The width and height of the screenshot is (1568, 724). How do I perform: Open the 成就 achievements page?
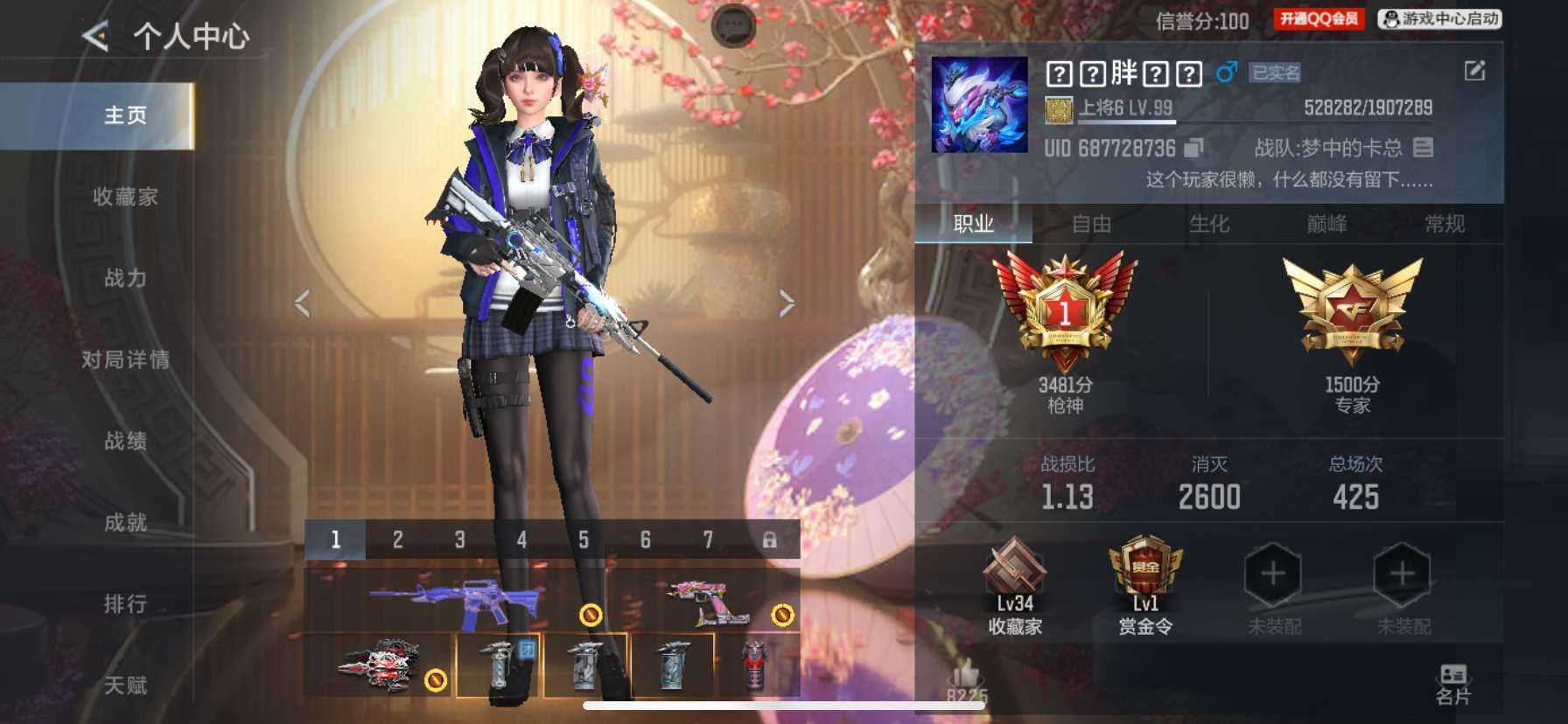pos(125,523)
